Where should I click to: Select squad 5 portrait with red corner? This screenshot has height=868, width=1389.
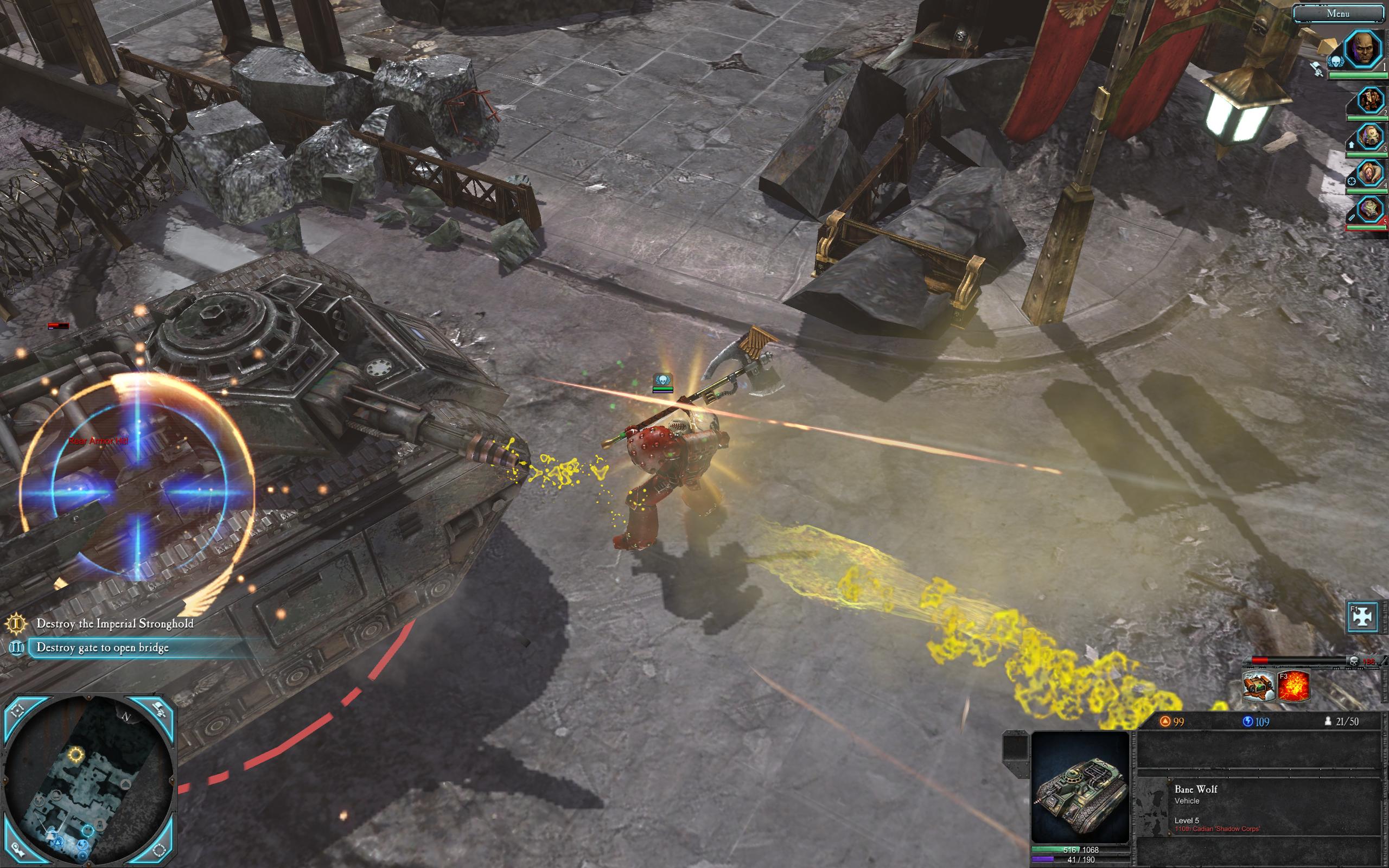[1371, 209]
